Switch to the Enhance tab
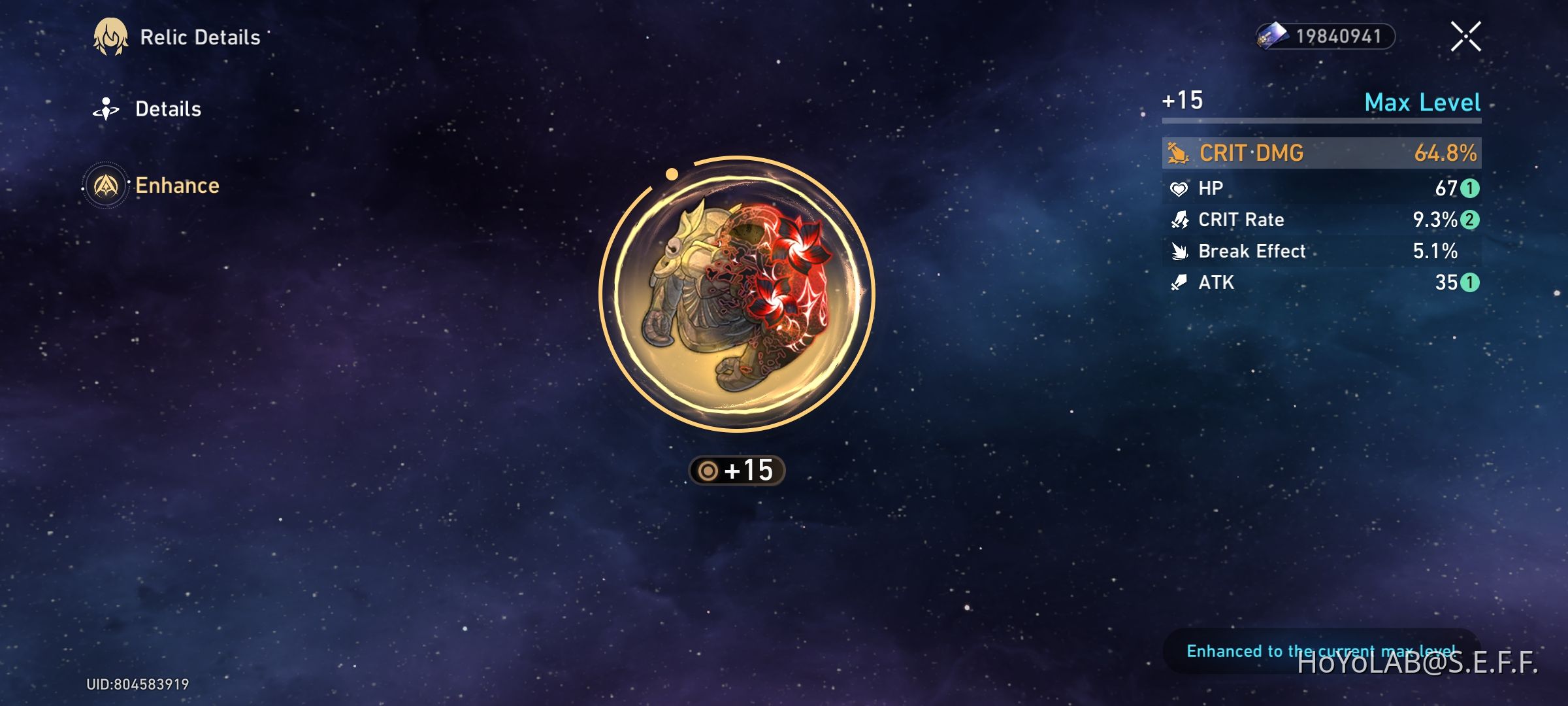 coord(177,185)
